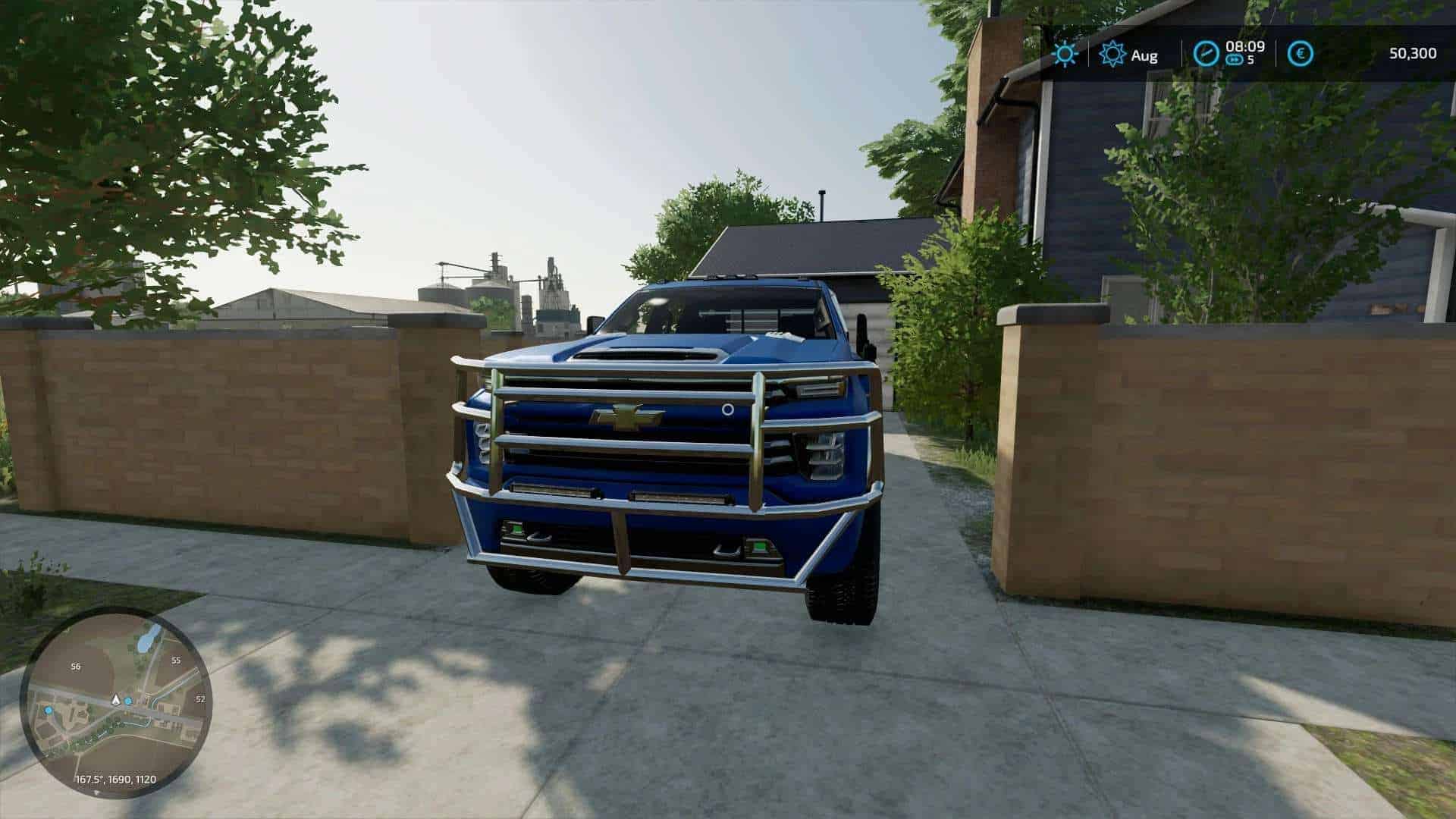The height and width of the screenshot is (819, 1456).
Task: Select the season gear icon beside Aug
Action: (1112, 54)
